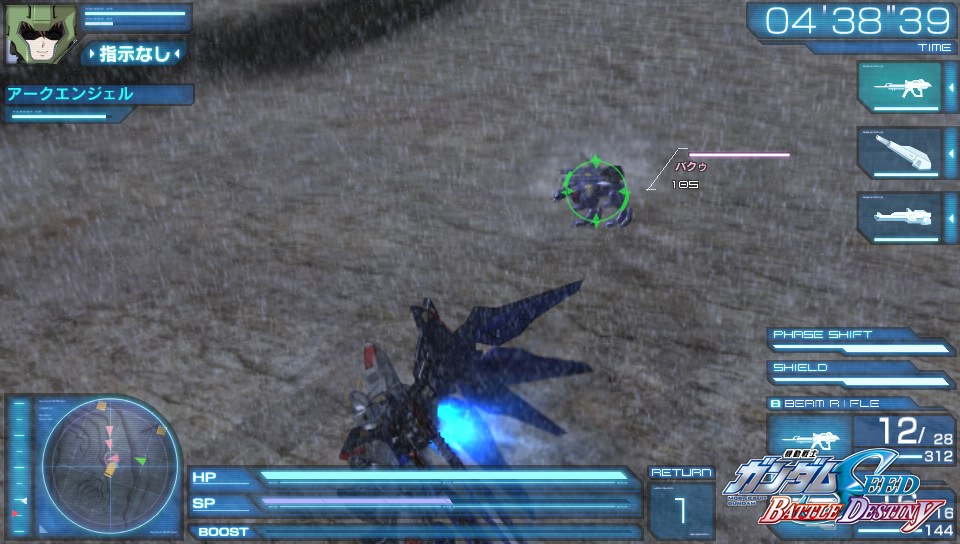Select the beam rifle weapon slot
The image size is (960, 544).
pos(899,88)
